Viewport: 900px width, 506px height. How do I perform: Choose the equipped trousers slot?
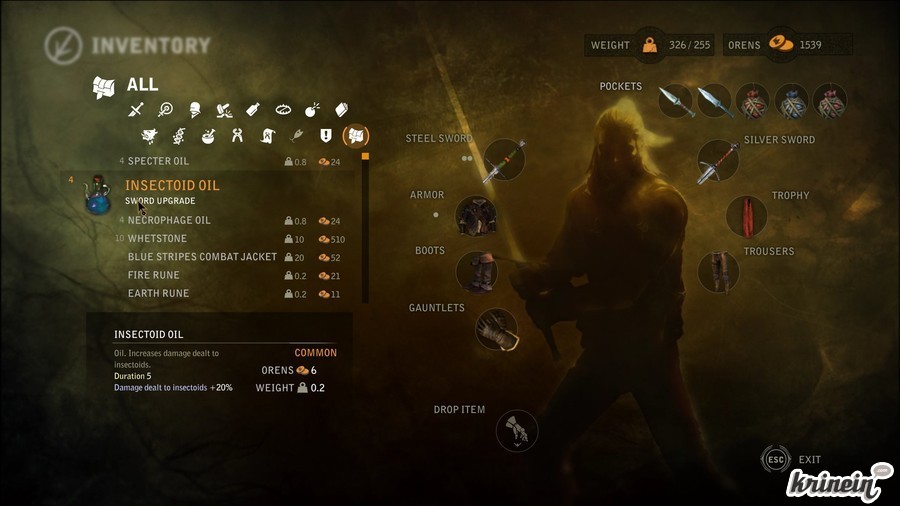tap(717, 271)
